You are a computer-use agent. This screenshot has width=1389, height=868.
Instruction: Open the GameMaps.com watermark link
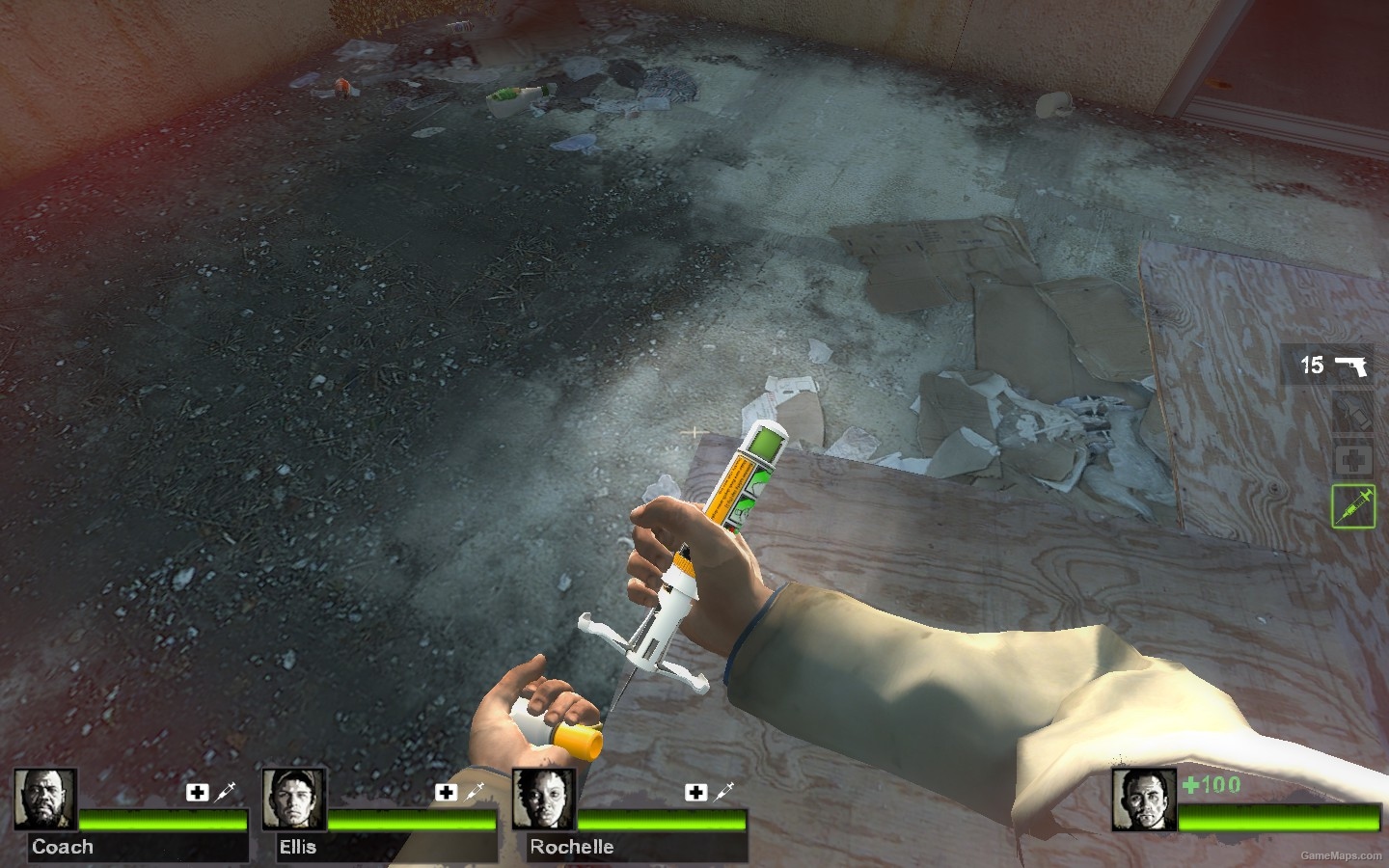pyautogui.click(x=1341, y=857)
